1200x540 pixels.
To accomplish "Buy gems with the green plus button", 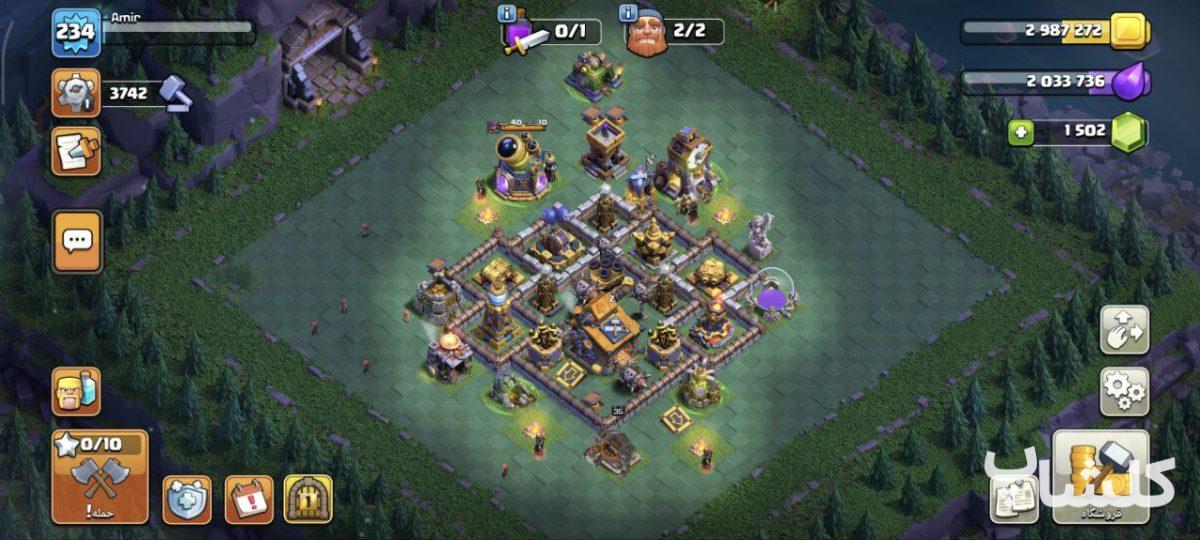I will click(1020, 133).
